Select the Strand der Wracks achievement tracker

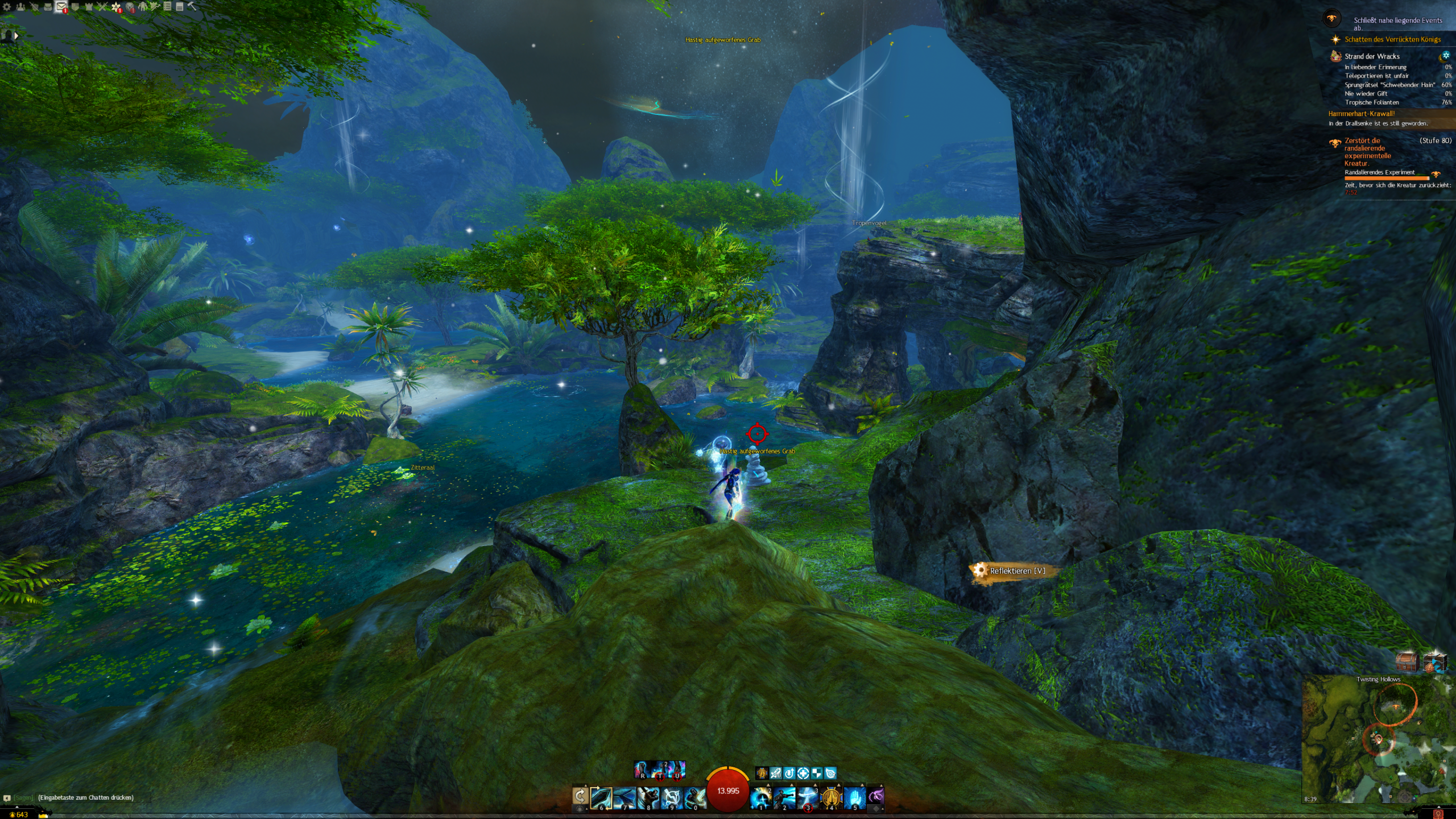click(1371, 56)
